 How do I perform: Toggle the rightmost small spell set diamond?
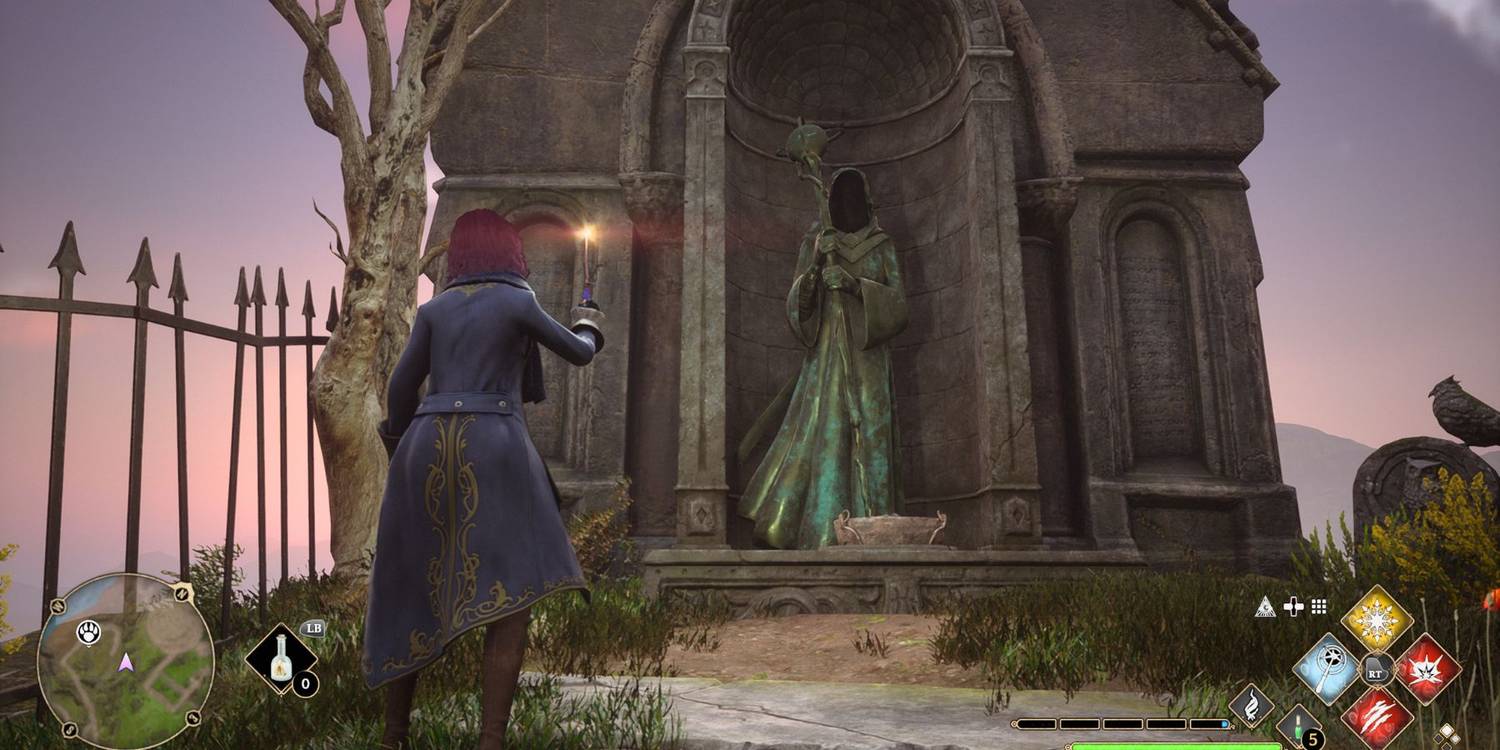(x=1455, y=739)
